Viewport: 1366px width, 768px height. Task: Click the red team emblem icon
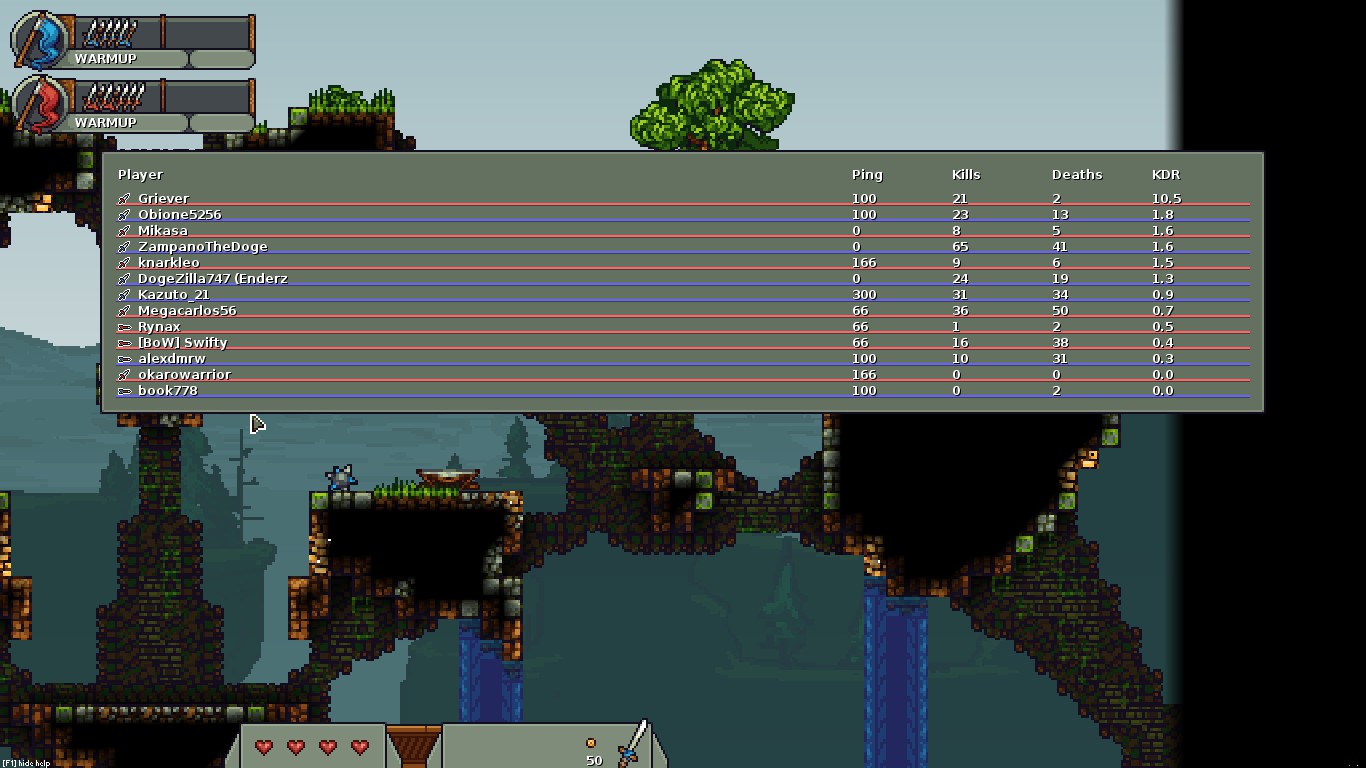(x=40, y=105)
